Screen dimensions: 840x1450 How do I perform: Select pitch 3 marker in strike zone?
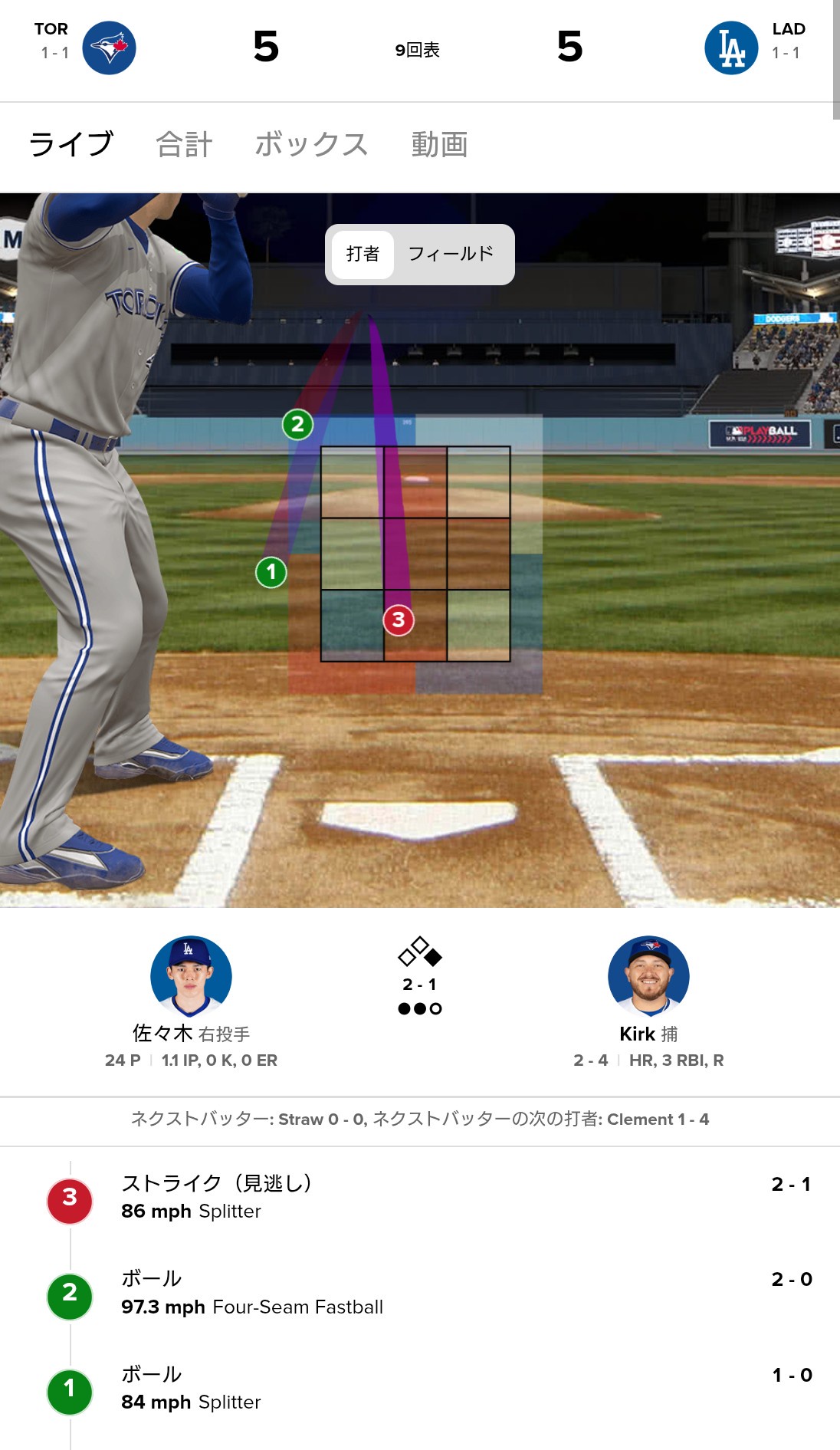pyautogui.click(x=399, y=620)
